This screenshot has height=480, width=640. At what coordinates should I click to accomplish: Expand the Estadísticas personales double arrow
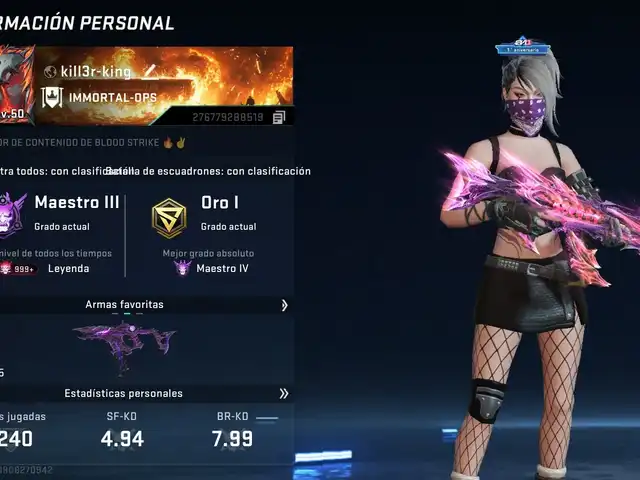(x=284, y=393)
